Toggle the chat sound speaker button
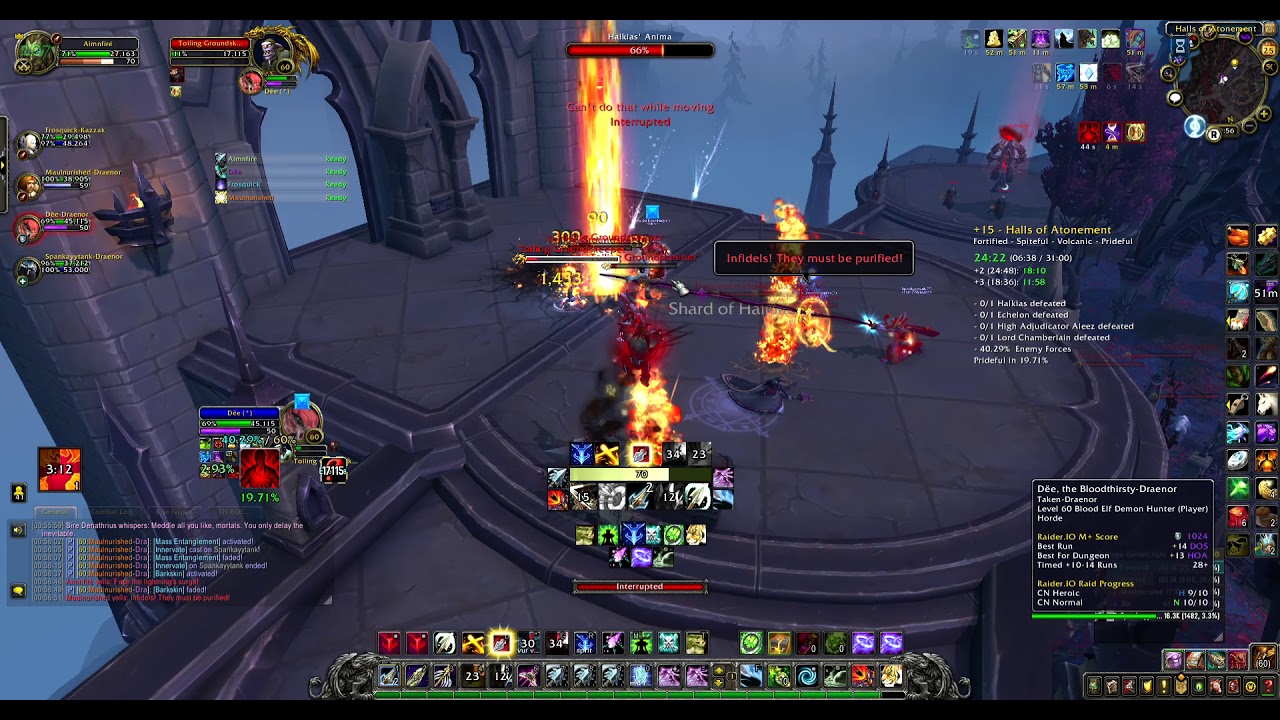 pyautogui.click(x=18, y=530)
